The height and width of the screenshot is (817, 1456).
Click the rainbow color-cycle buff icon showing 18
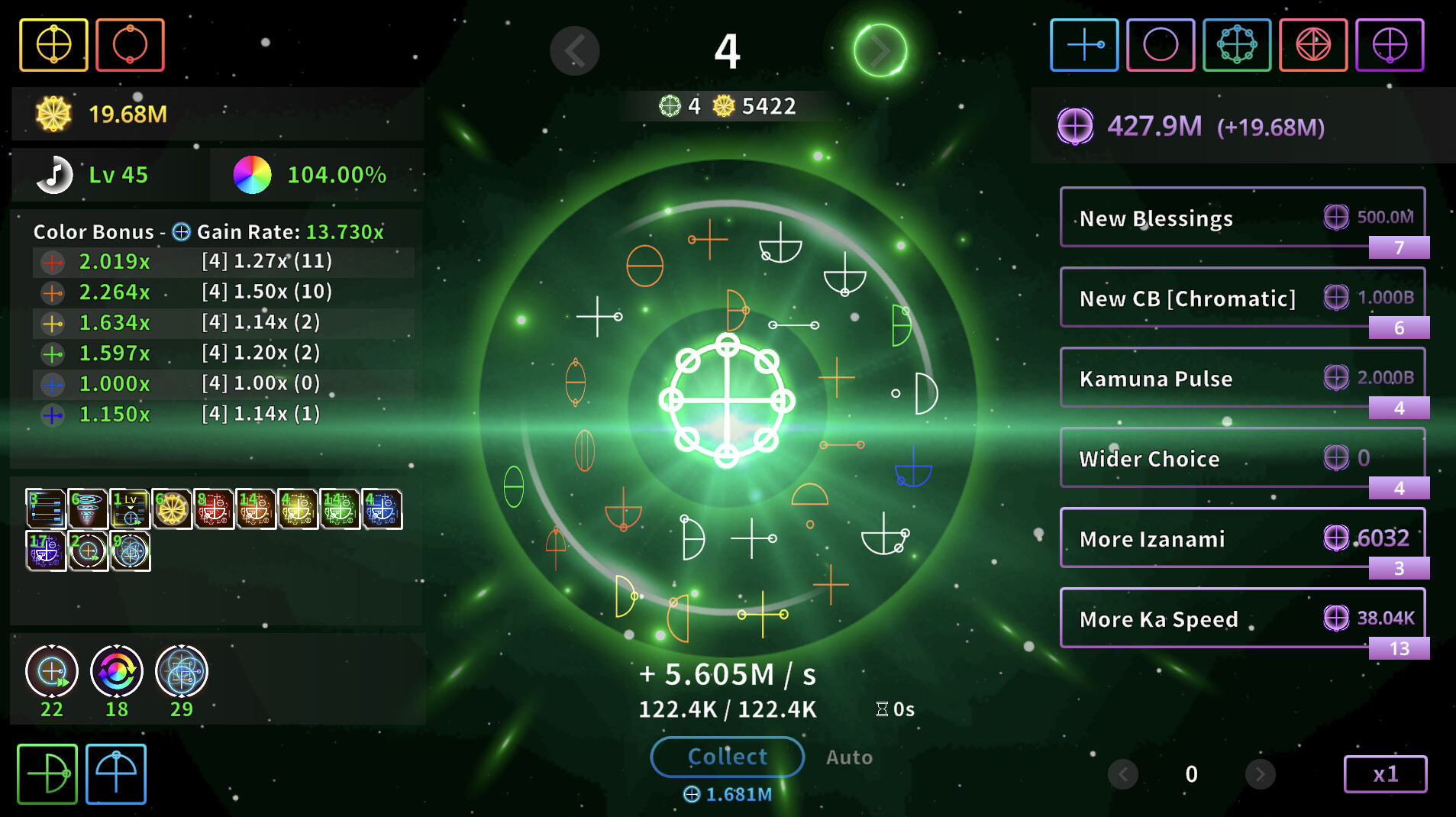tap(116, 672)
